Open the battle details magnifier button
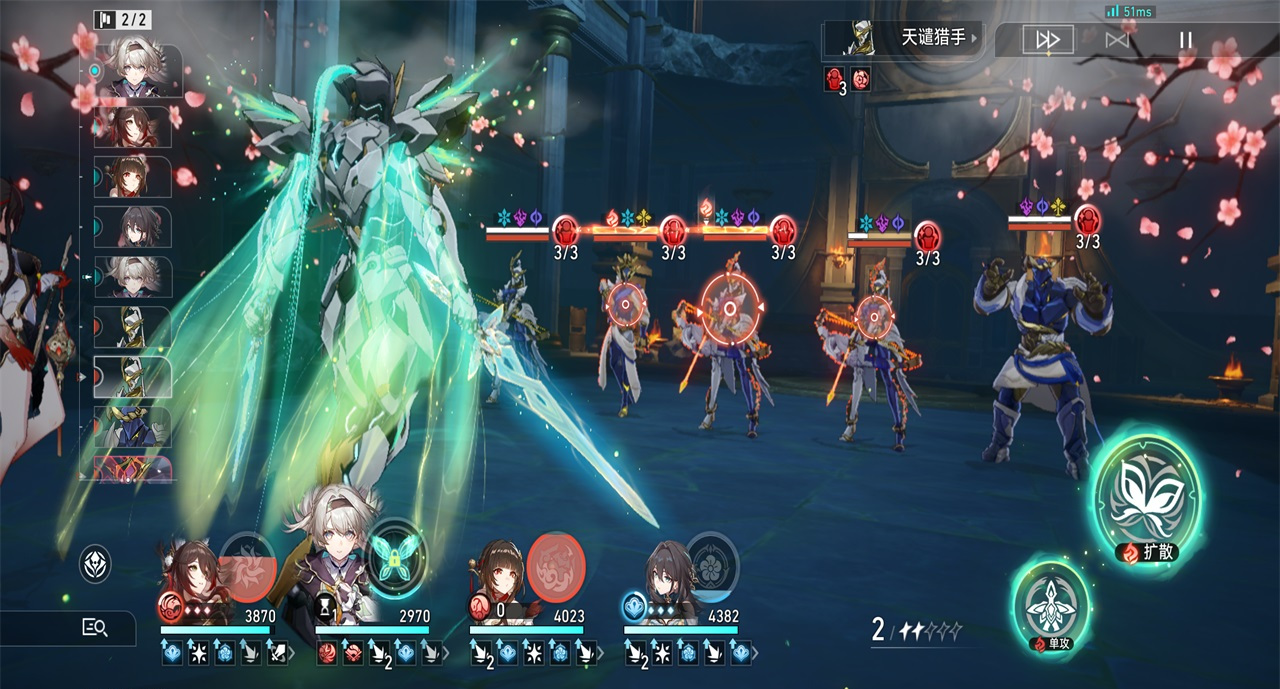The height and width of the screenshot is (689, 1280). coord(95,628)
